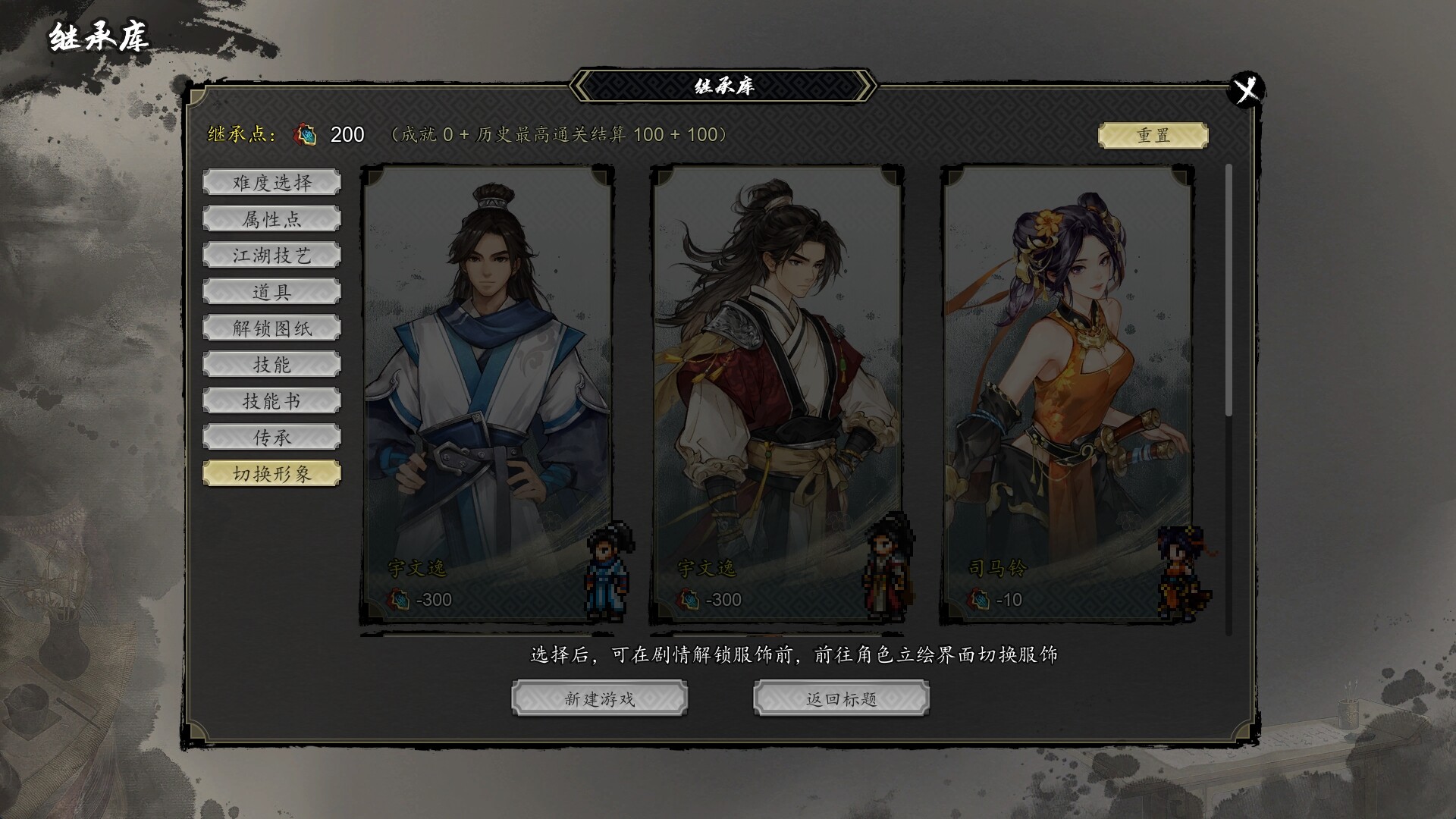Select the 江湖技艺 category

271,256
